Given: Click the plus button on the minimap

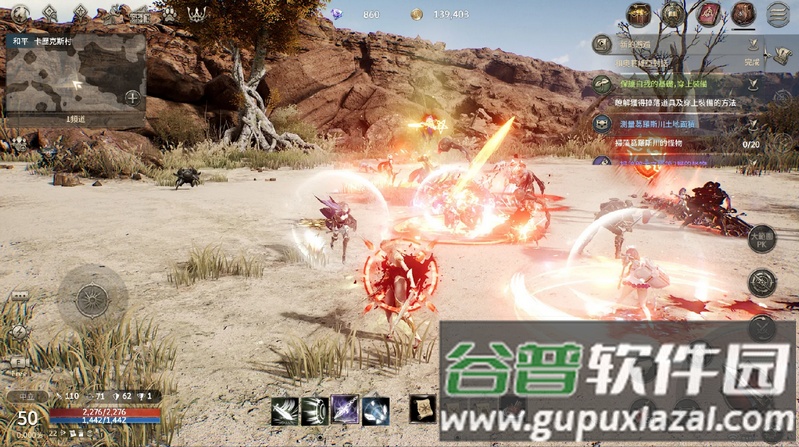Looking at the screenshot, I should [132, 97].
